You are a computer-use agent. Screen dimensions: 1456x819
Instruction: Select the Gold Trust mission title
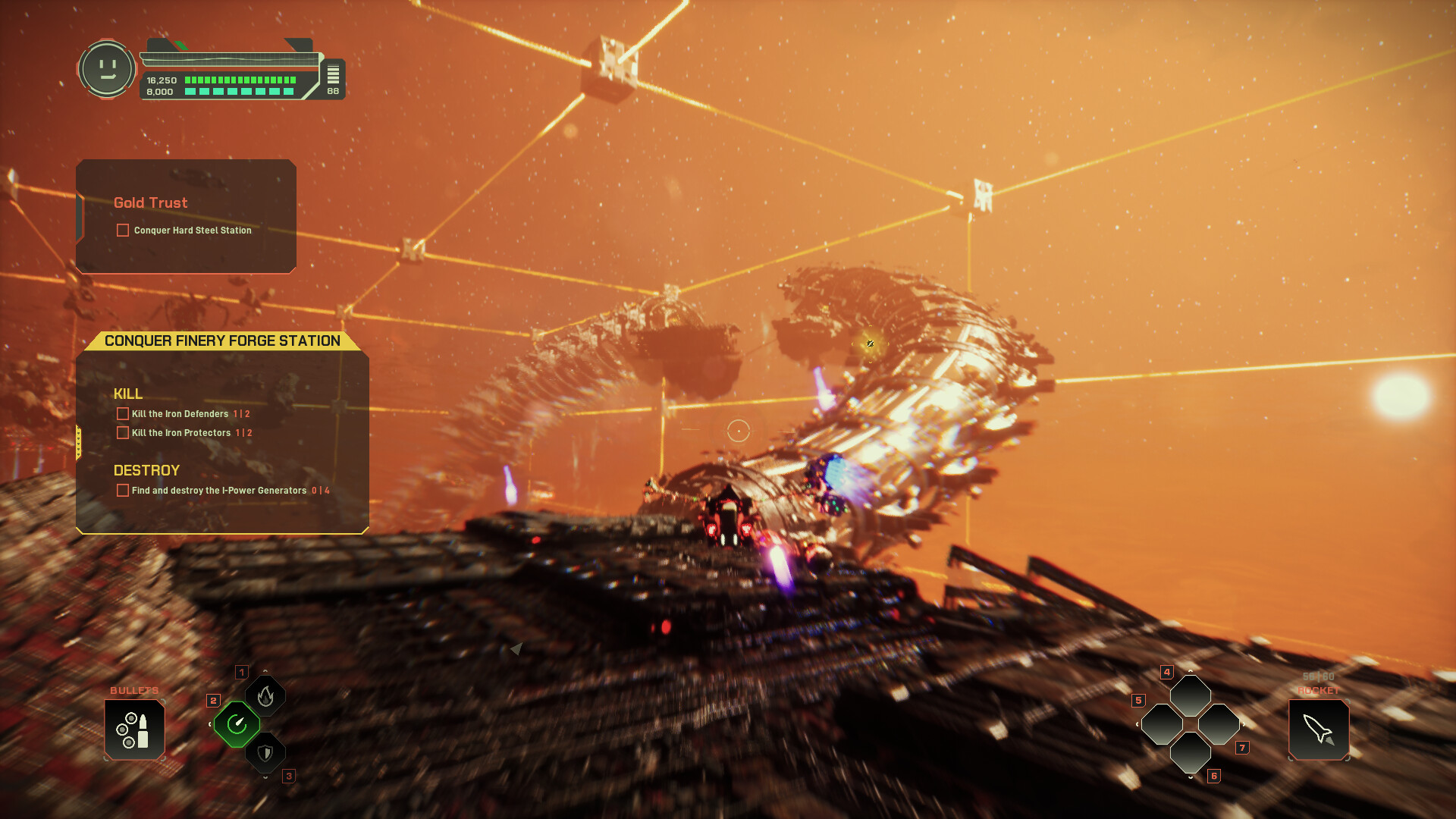click(149, 202)
